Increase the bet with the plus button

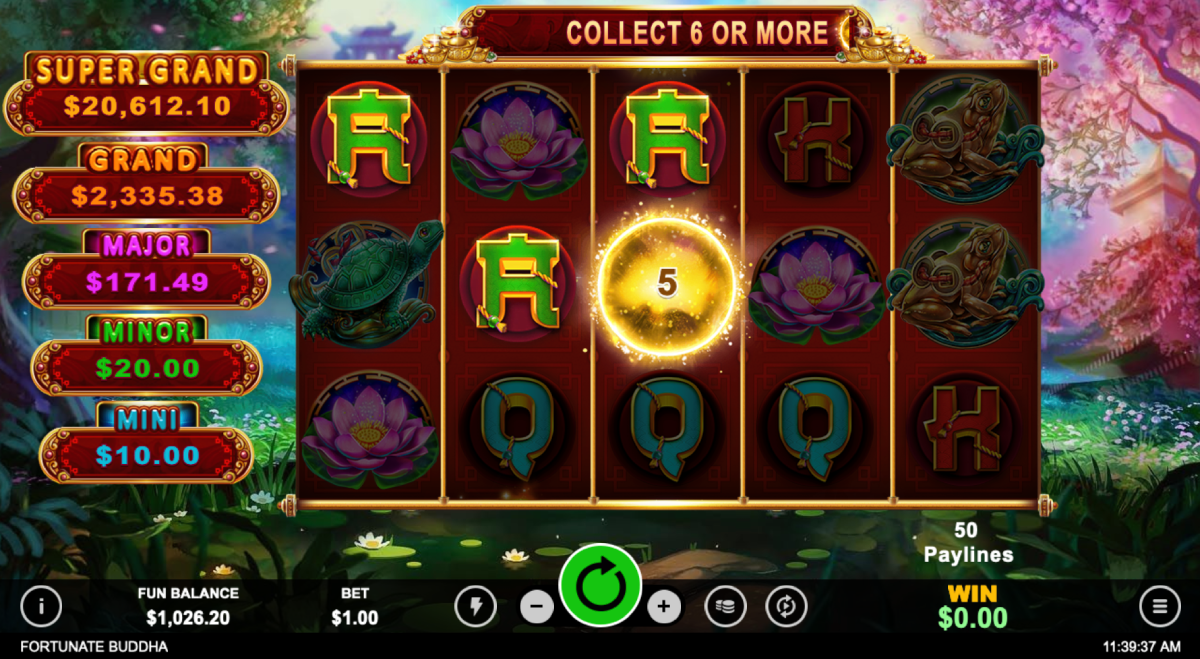click(664, 606)
